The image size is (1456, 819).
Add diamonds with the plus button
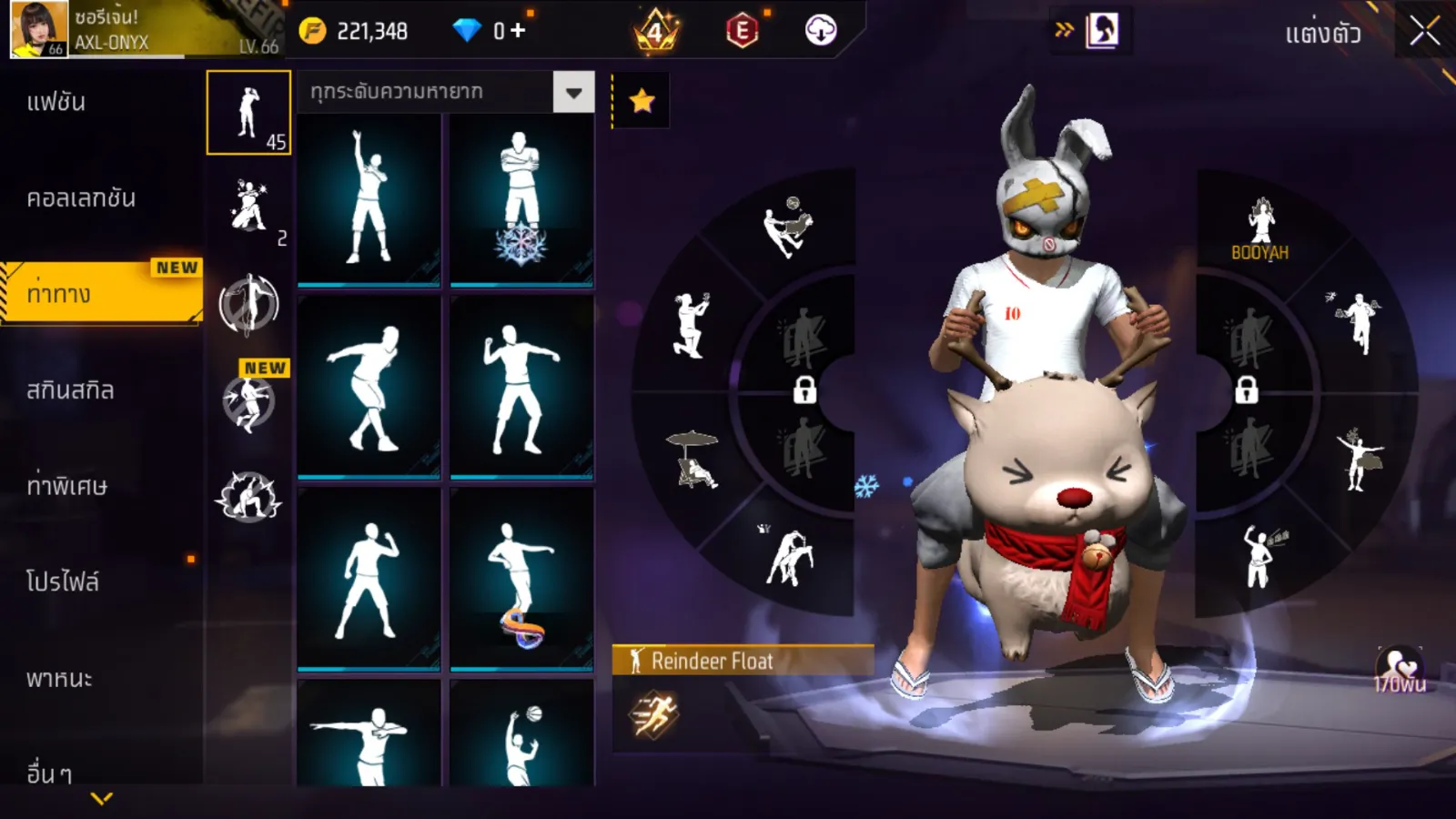(x=518, y=31)
